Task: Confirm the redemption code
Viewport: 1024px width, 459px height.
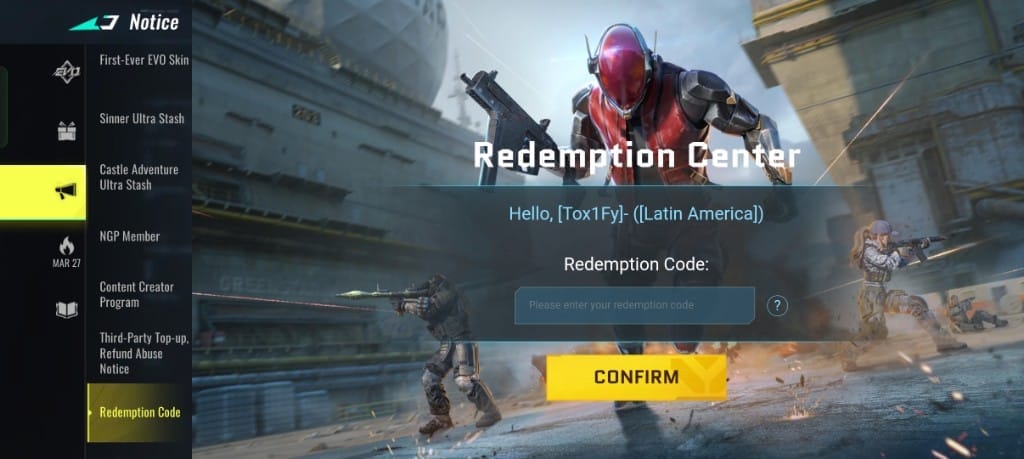Action: pos(636,378)
